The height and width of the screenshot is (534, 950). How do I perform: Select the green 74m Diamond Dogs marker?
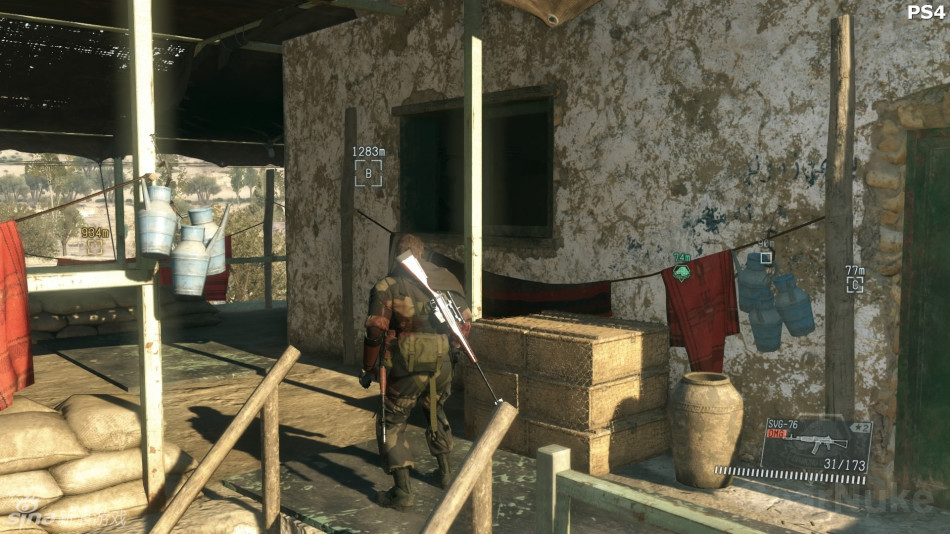point(682,272)
